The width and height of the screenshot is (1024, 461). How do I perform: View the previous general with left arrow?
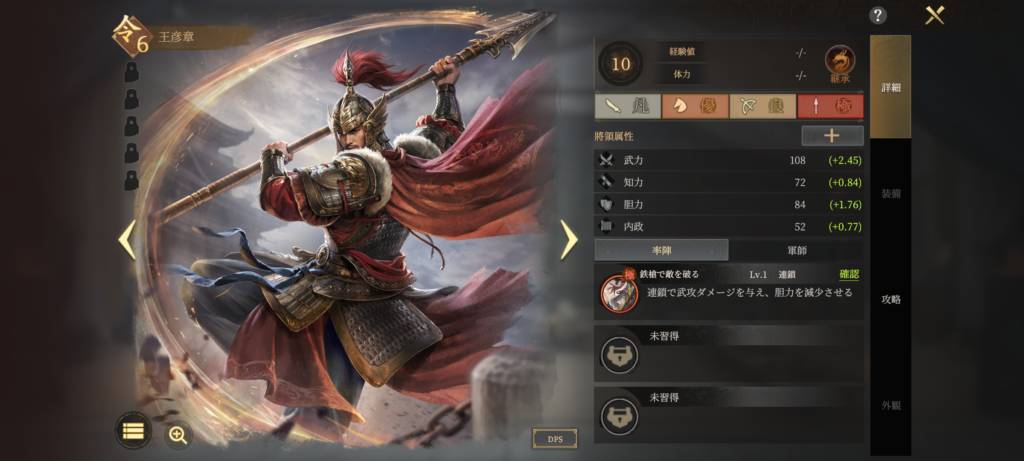pos(127,239)
